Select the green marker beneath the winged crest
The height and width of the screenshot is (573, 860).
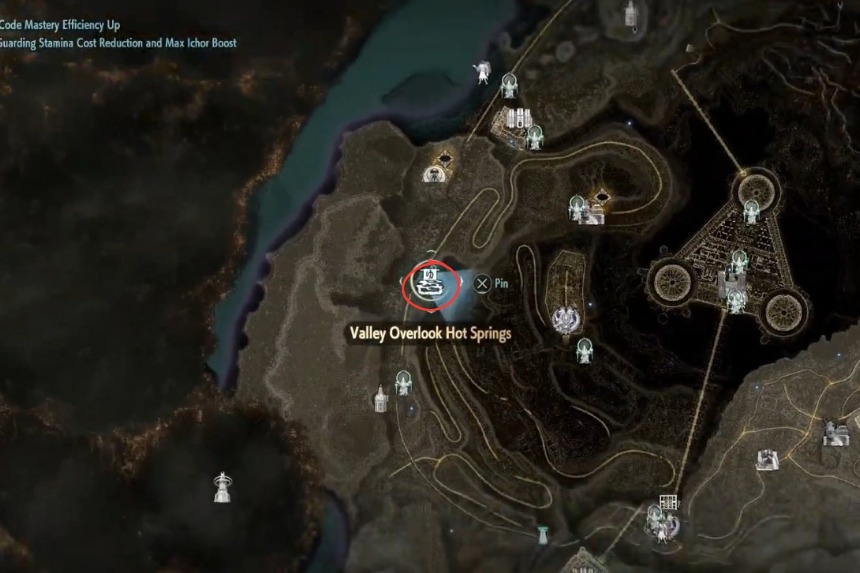coord(584,350)
